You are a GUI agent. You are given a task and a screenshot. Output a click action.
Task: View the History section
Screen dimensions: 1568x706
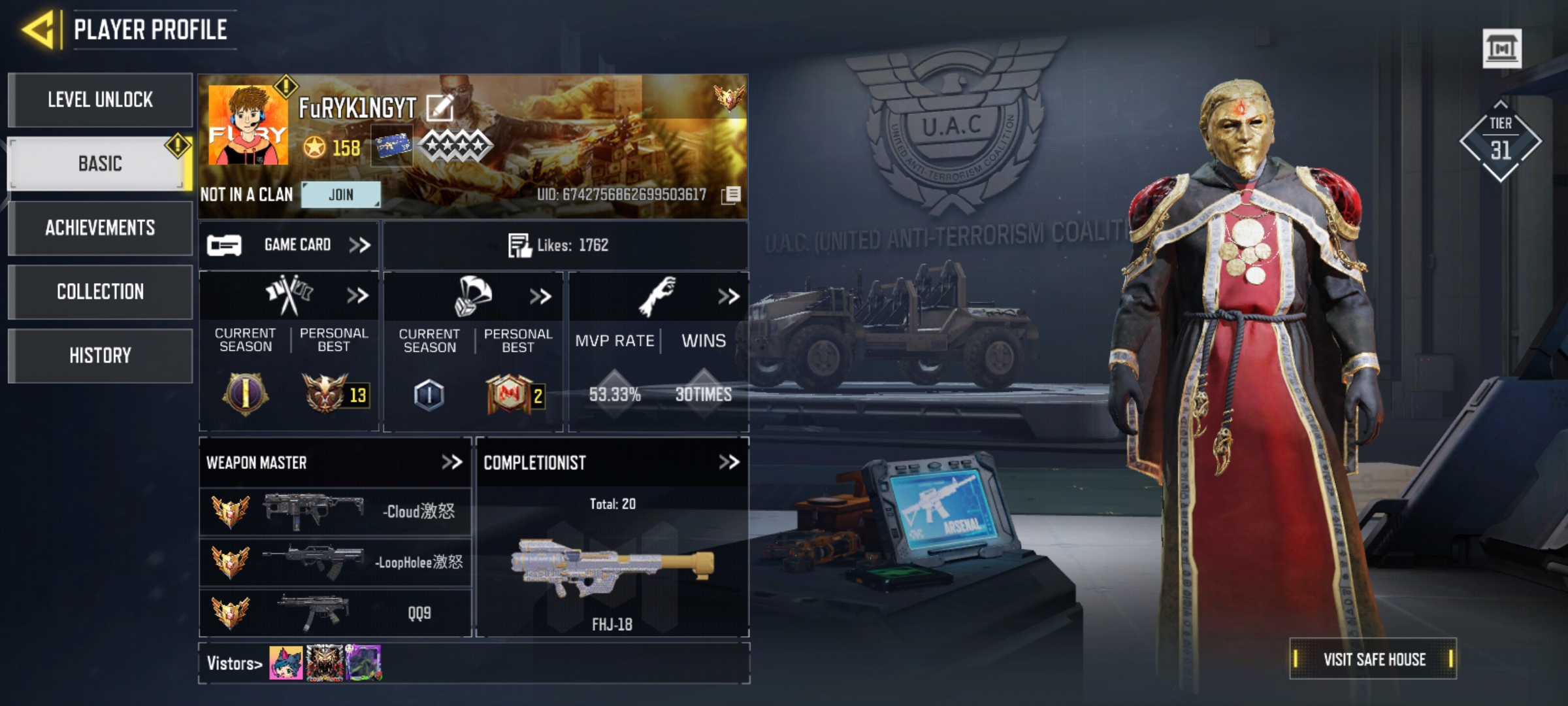pyautogui.click(x=100, y=356)
